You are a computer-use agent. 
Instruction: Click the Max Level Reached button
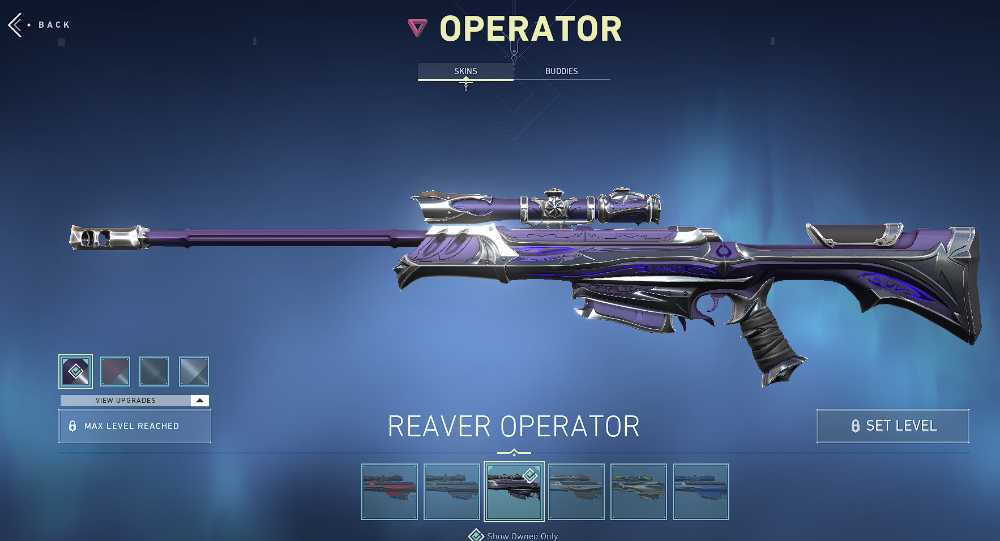pos(134,426)
